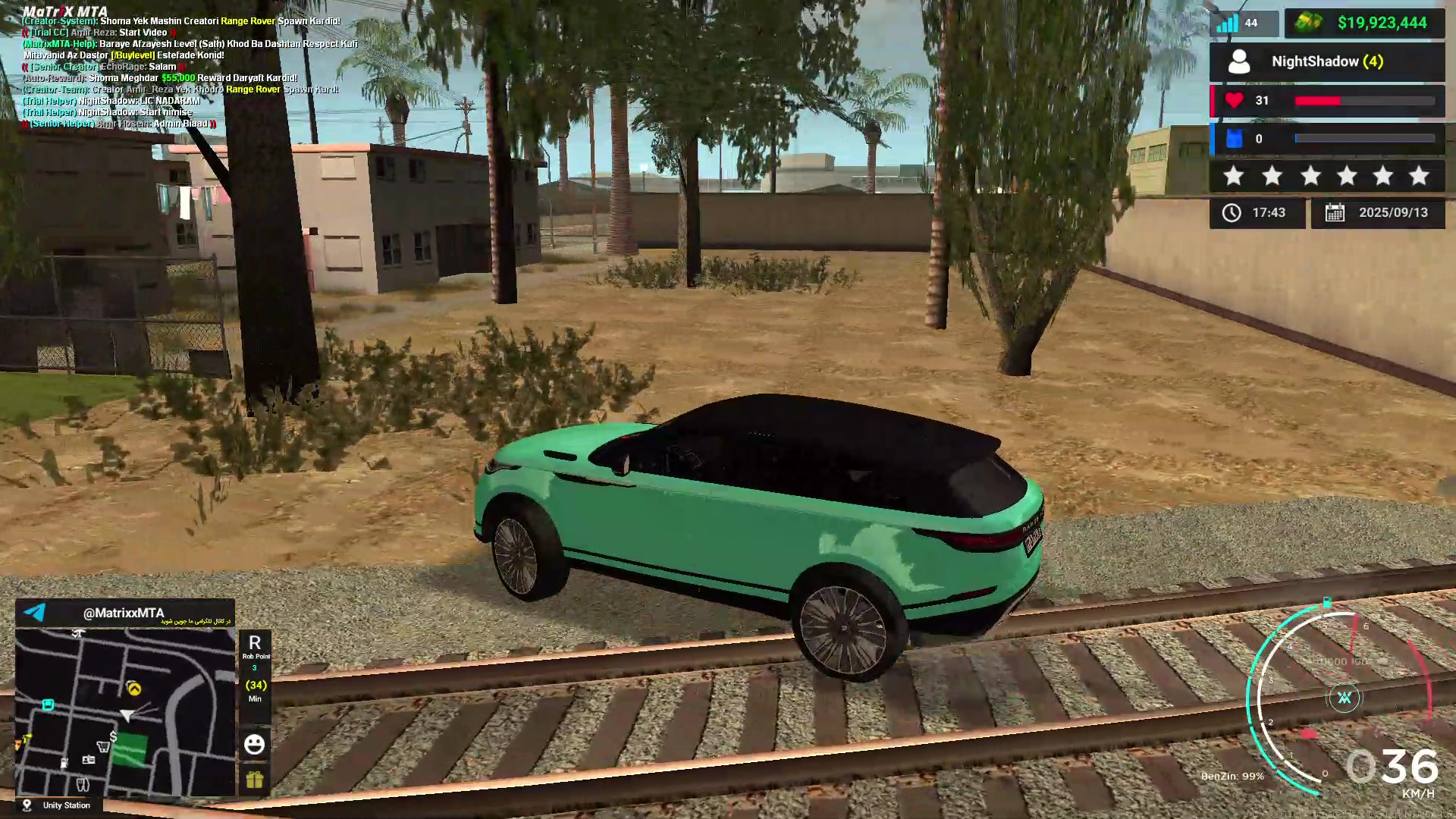Click the Unity Station location label
Image resolution: width=1456 pixels, height=819 pixels.
[x=66, y=805]
